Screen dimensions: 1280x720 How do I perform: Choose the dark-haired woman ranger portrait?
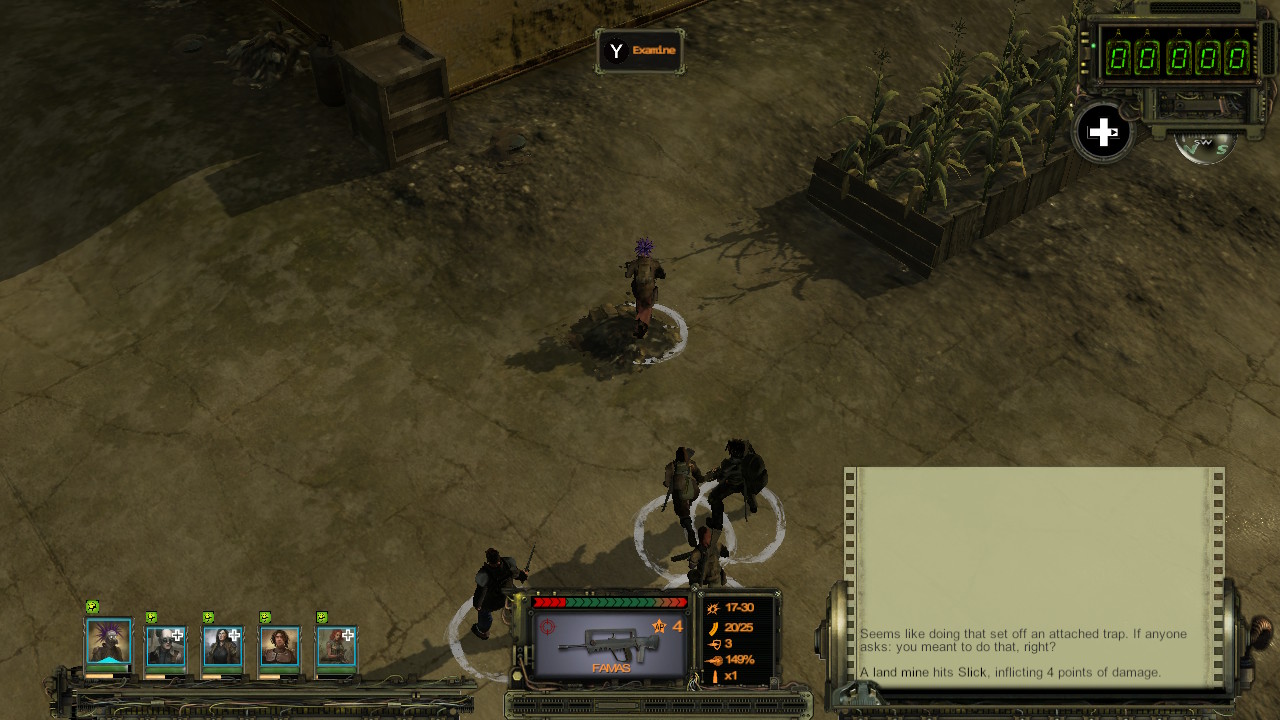(x=222, y=647)
